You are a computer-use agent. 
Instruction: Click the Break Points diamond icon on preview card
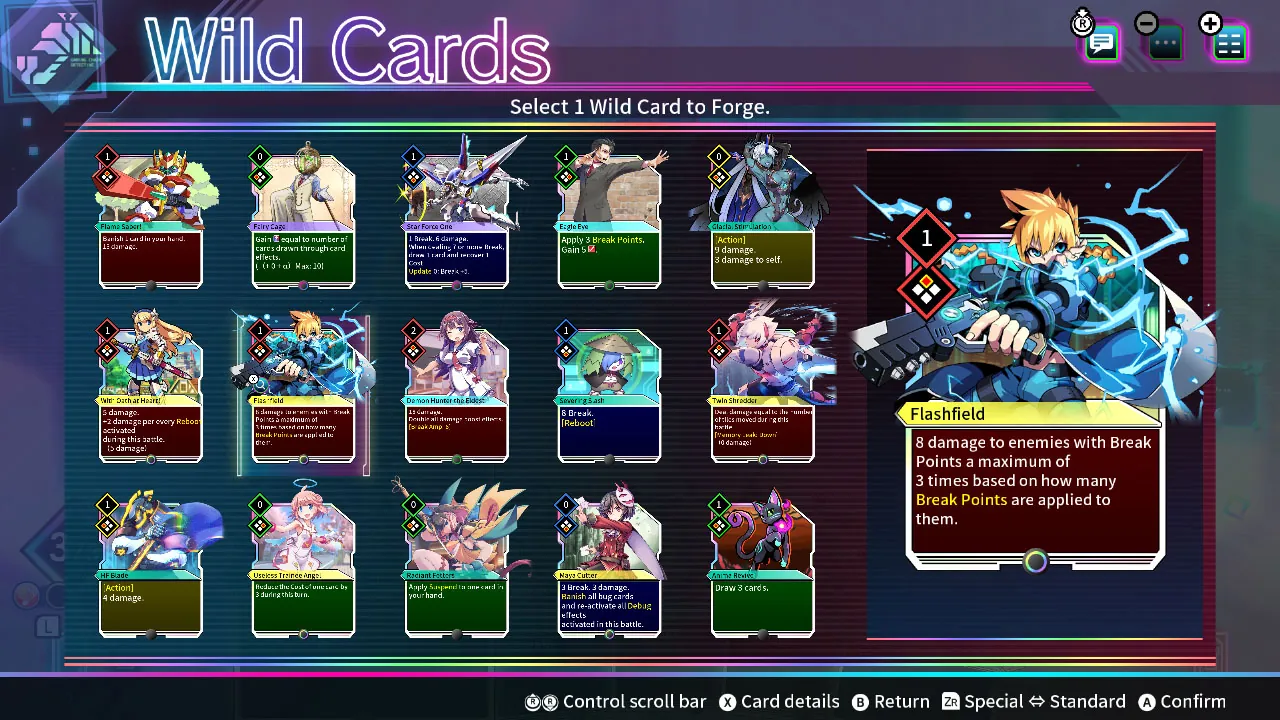tap(925, 292)
